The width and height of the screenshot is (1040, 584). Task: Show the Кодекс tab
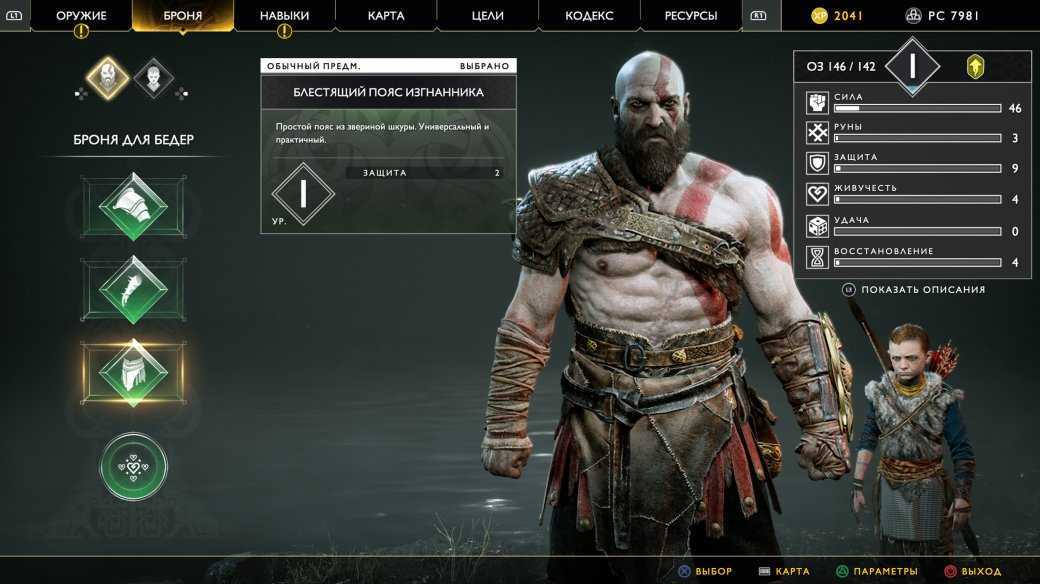tap(589, 16)
